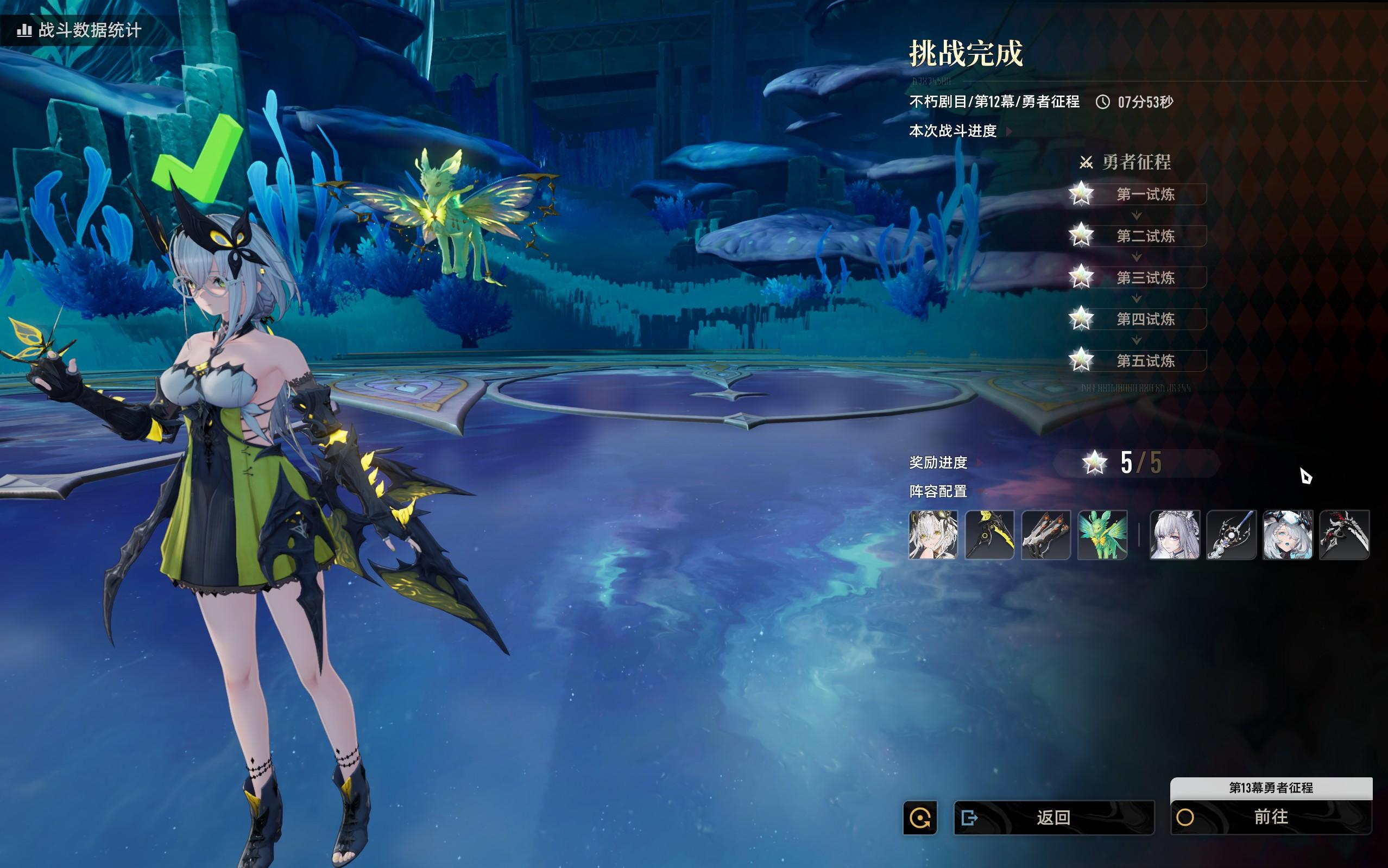
Task: Select the 第一试炼 trial row
Action: (1145, 195)
